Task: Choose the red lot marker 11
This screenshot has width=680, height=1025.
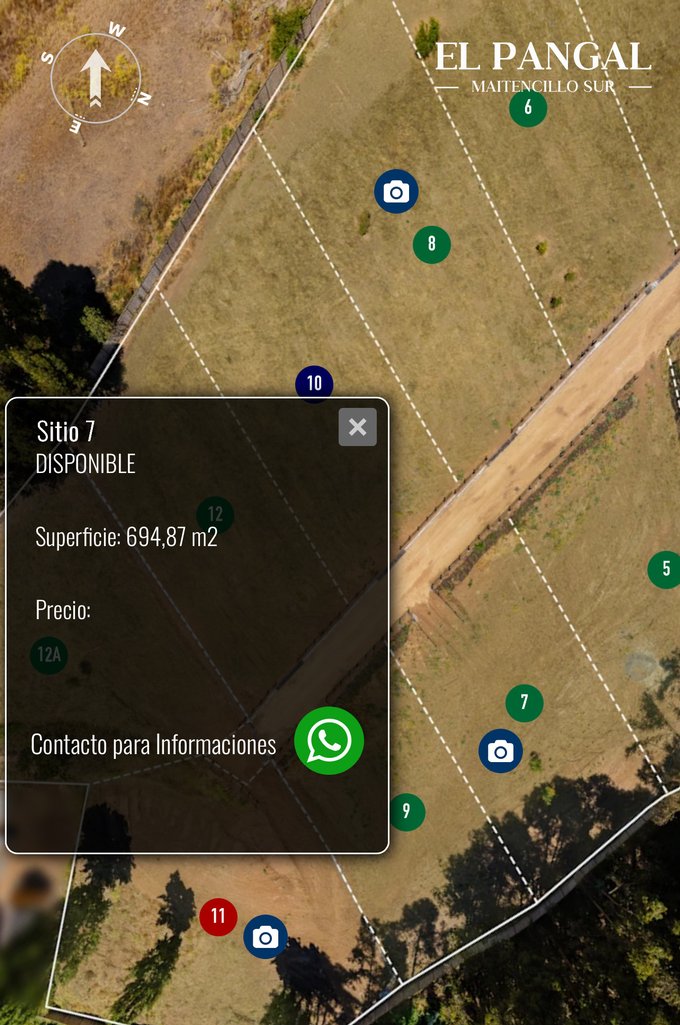Action: 218,916
